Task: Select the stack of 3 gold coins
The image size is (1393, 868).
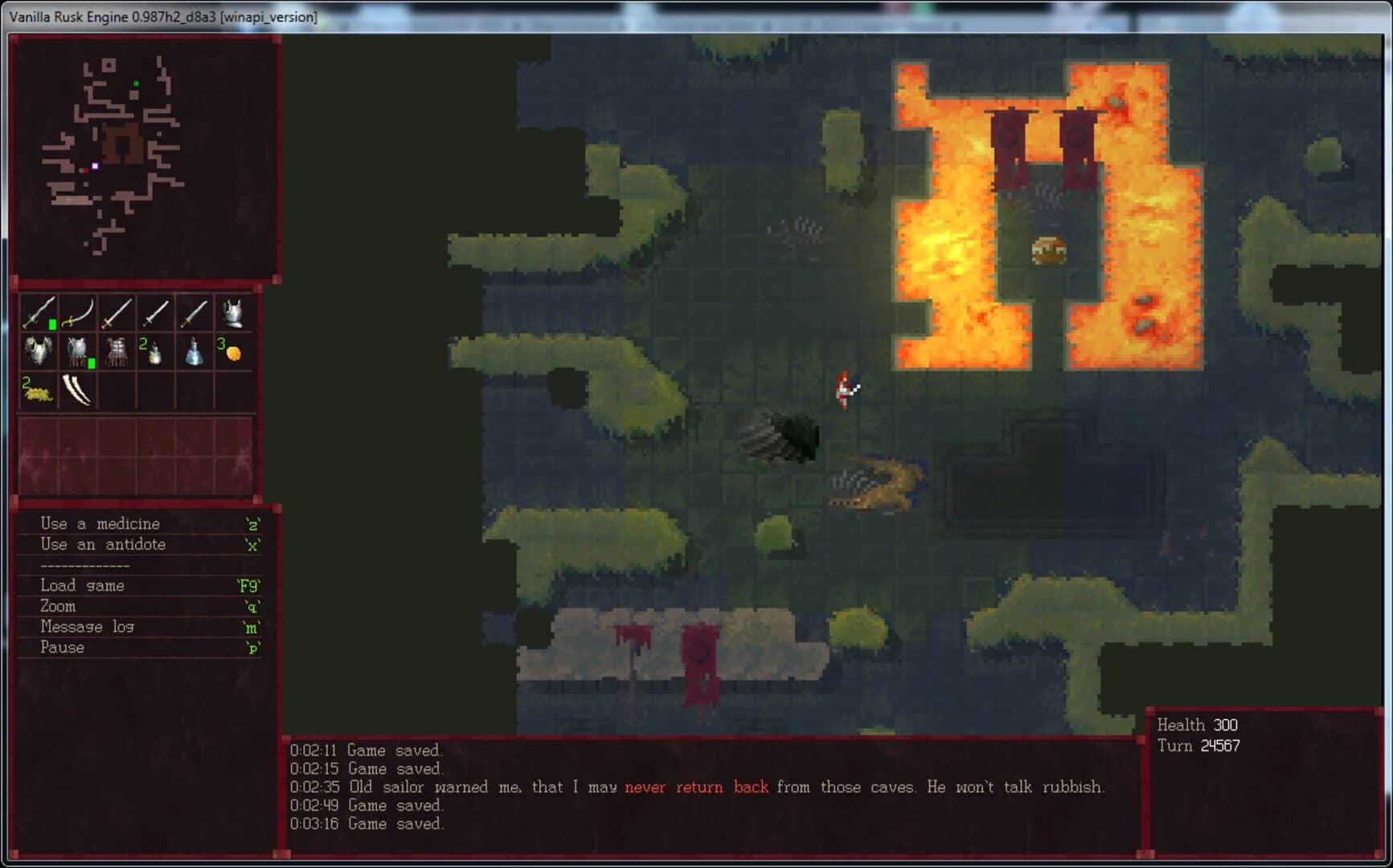Action: pyautogui.click(x=236, y=354)
